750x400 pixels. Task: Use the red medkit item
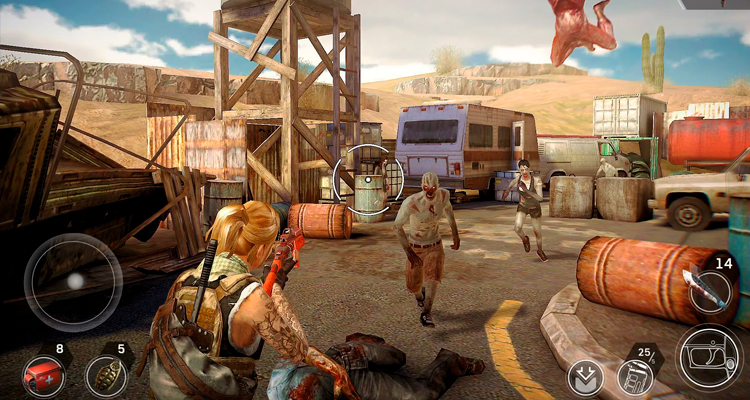(x=43, y=376)
